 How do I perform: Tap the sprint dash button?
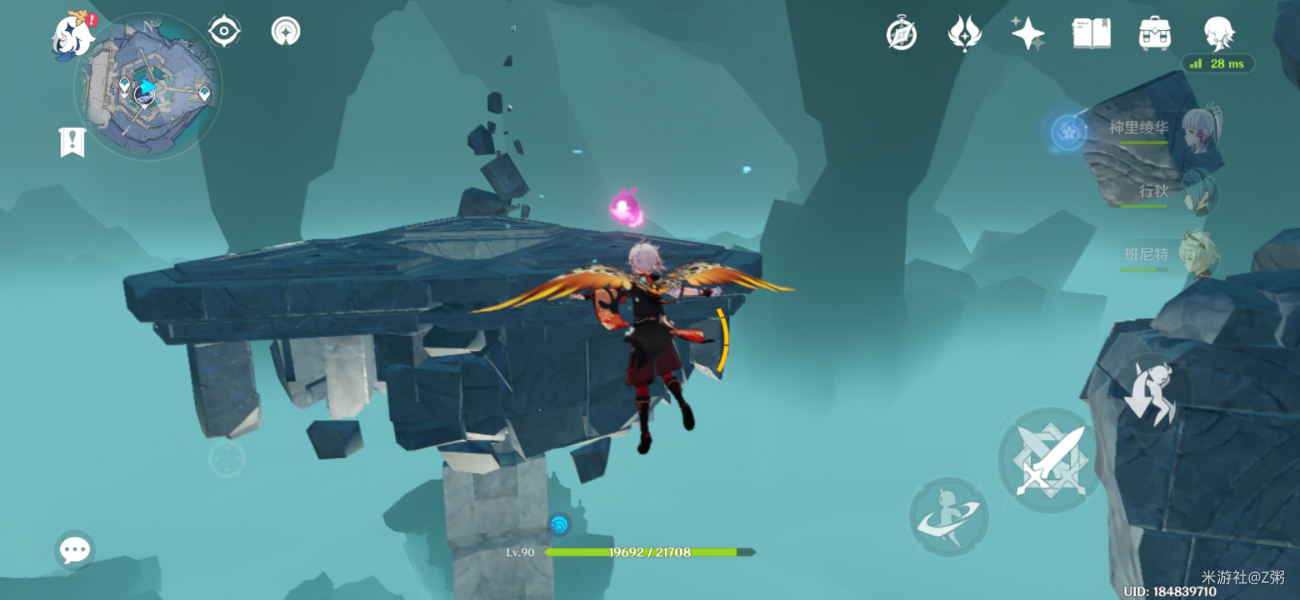tap(948, 517)
